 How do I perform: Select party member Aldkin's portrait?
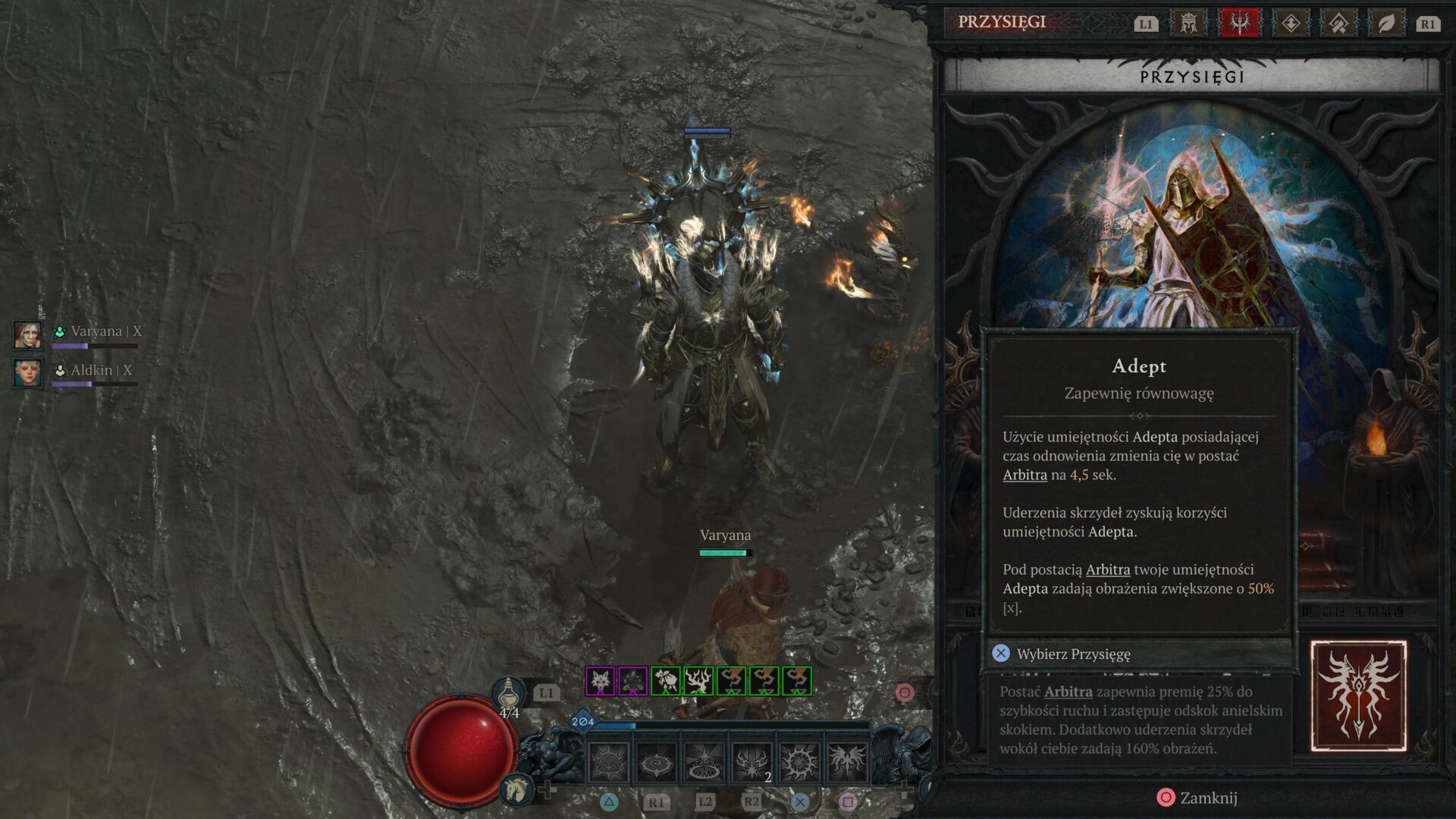pyautogui.click(x=28, y=372)
